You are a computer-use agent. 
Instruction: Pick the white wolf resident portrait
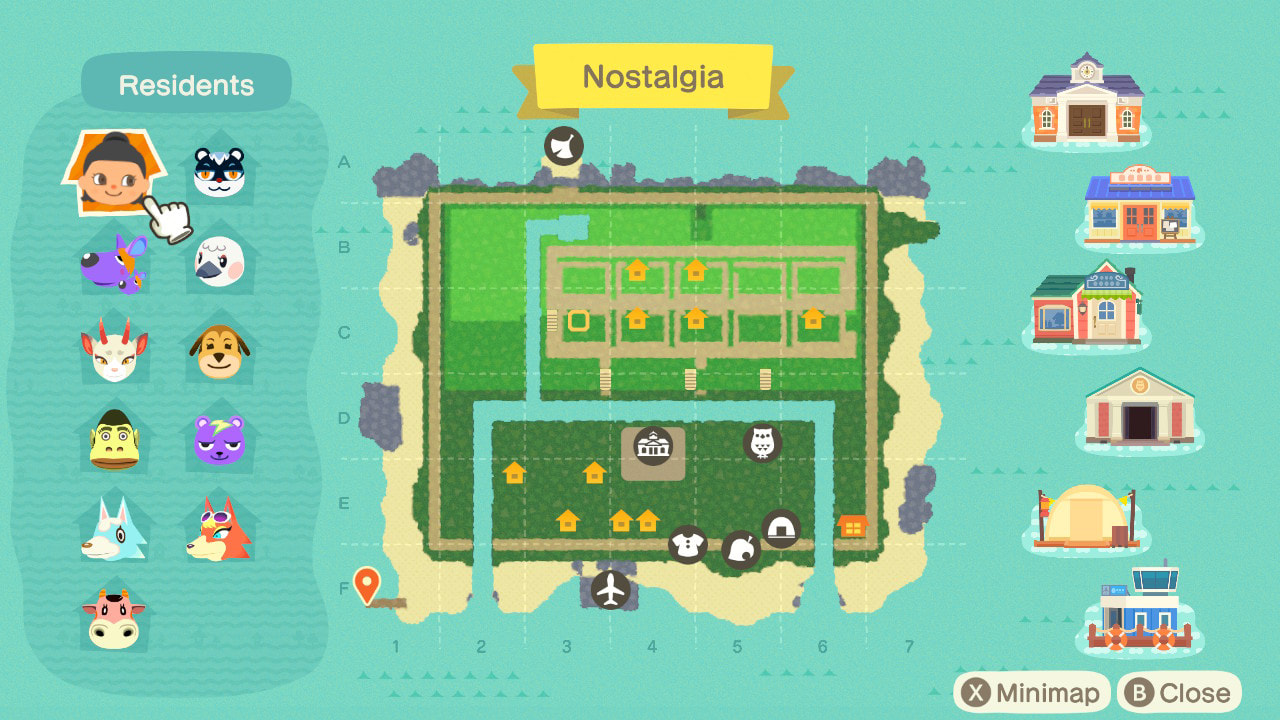click(x=113, y=529)
